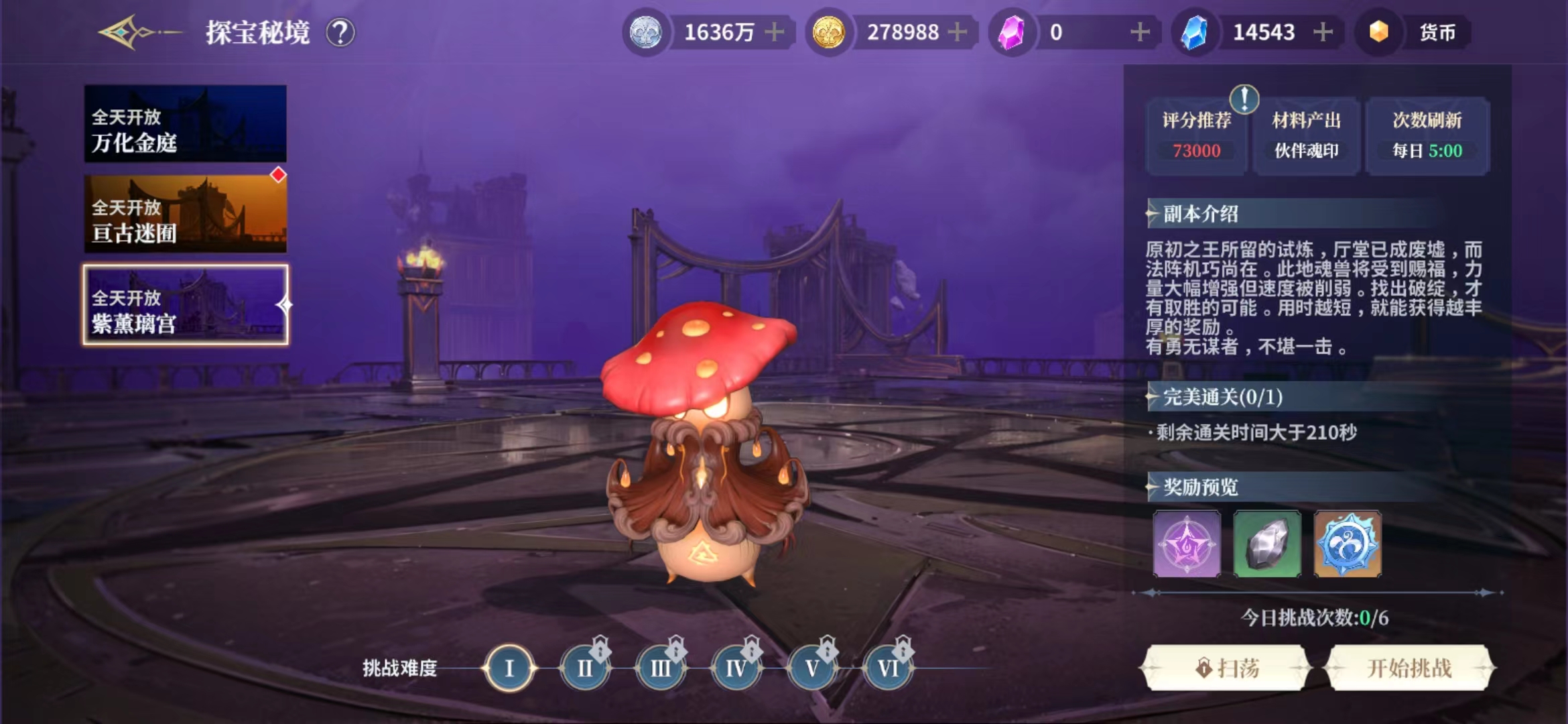Select locked difficulty level IV
The height and width of the screenshot is (724, 1568).
pos(736,668)
